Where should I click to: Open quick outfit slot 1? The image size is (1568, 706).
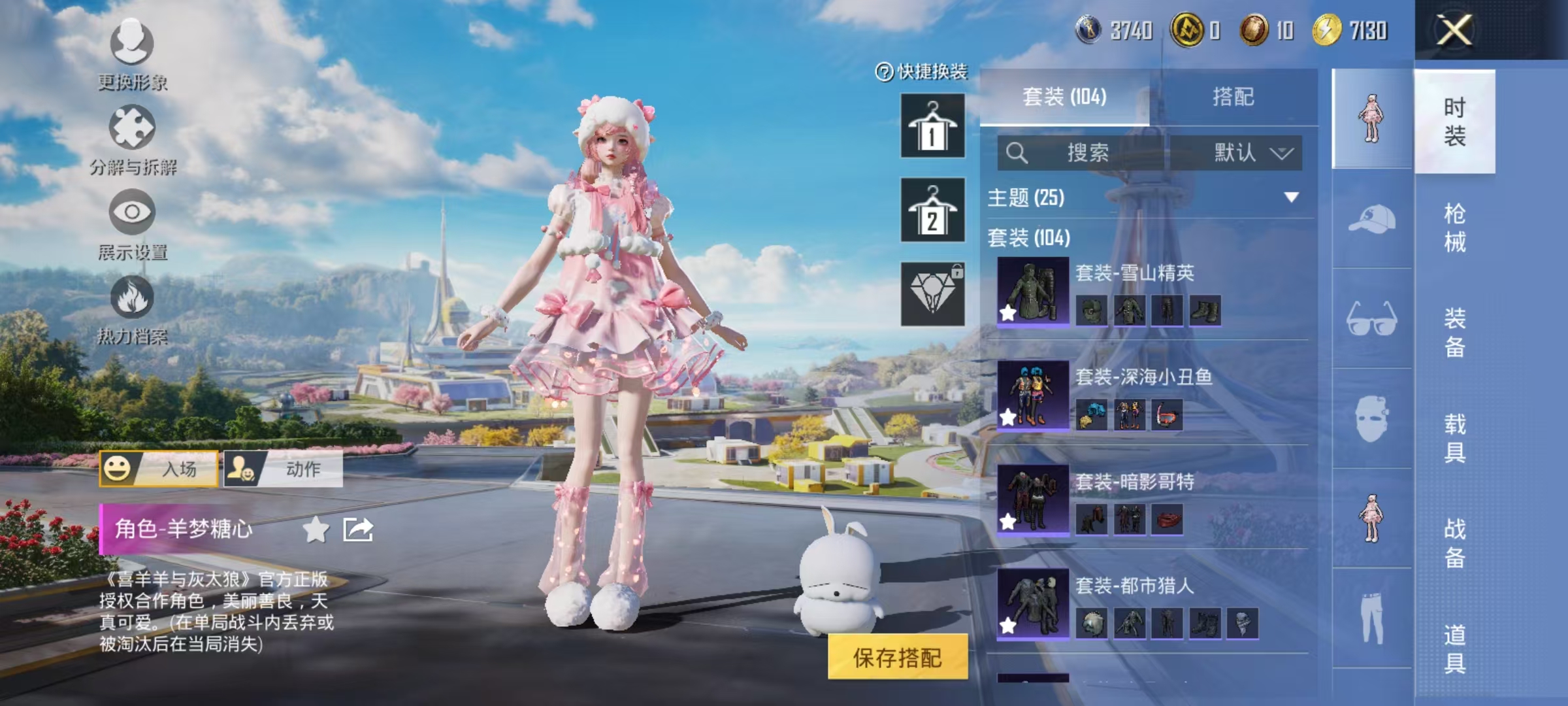[x=932, y=127]
